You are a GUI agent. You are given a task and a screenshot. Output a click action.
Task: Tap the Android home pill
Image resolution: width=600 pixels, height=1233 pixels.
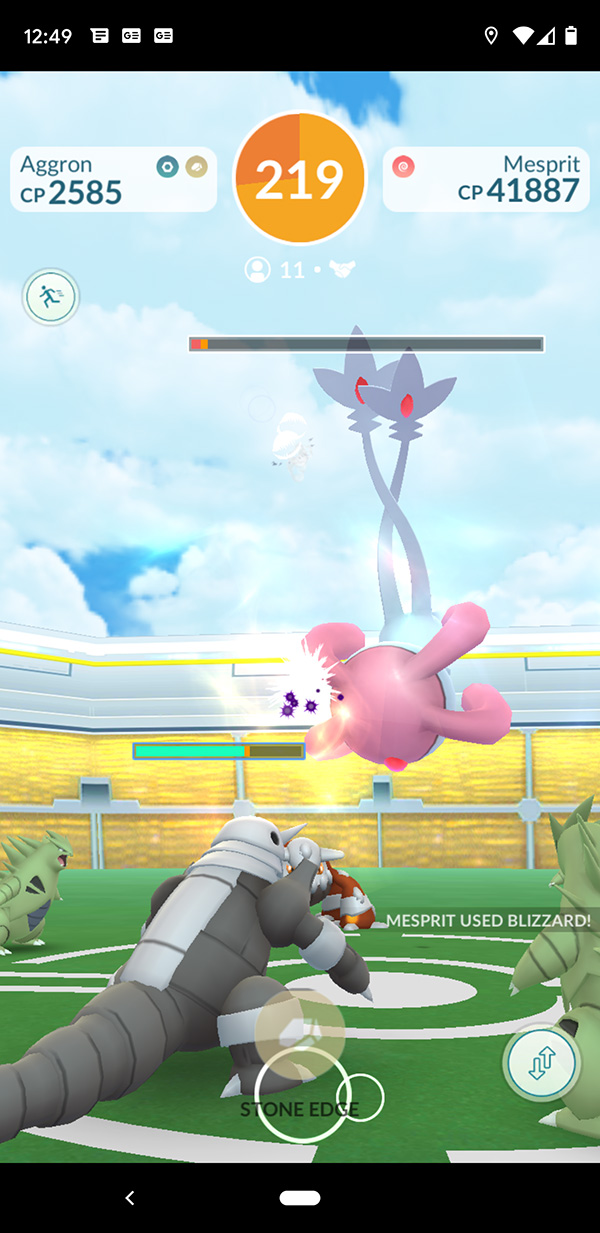[x=300, y=1197]
